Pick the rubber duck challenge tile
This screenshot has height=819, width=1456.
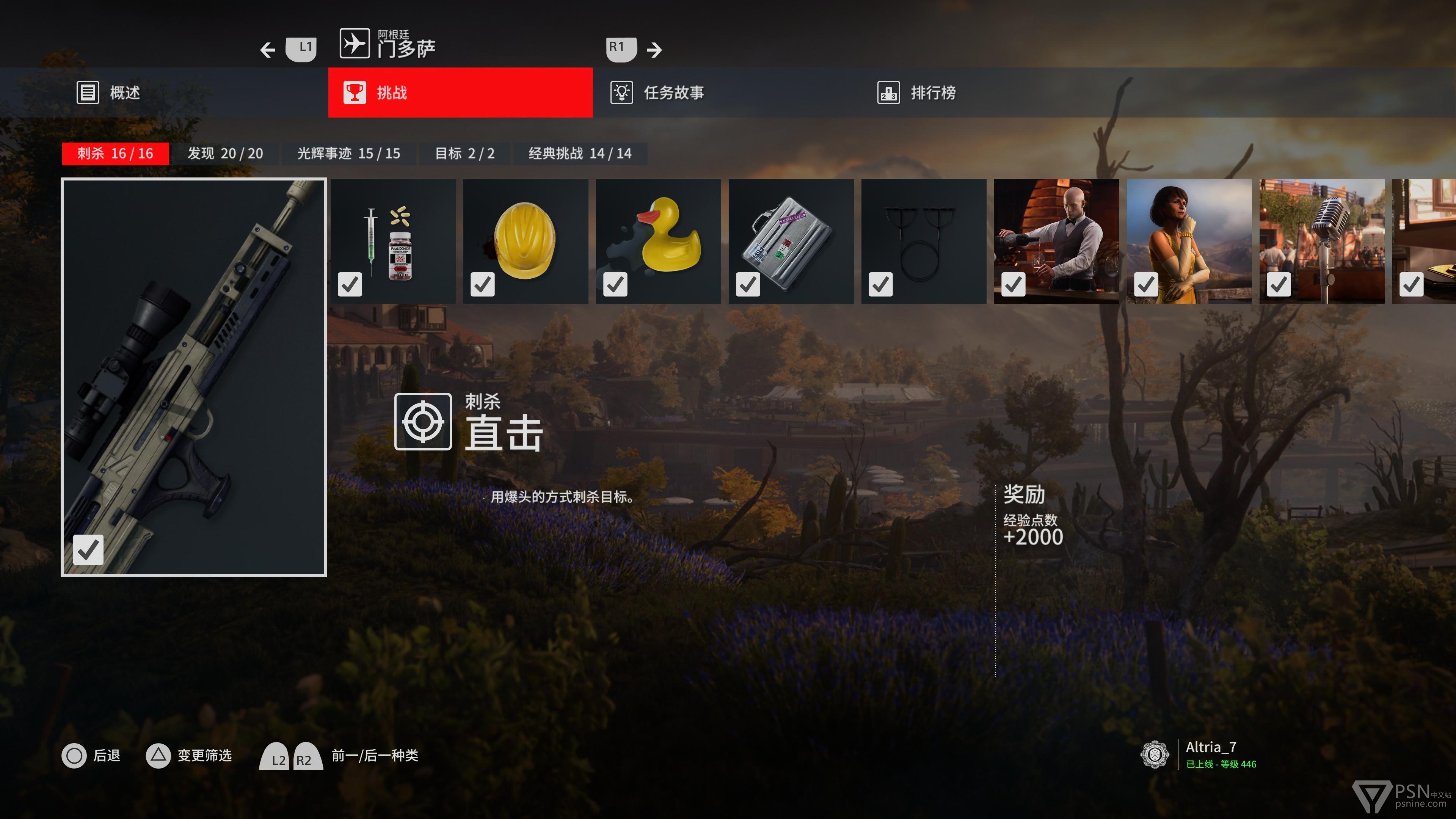(x=658, y=242)
